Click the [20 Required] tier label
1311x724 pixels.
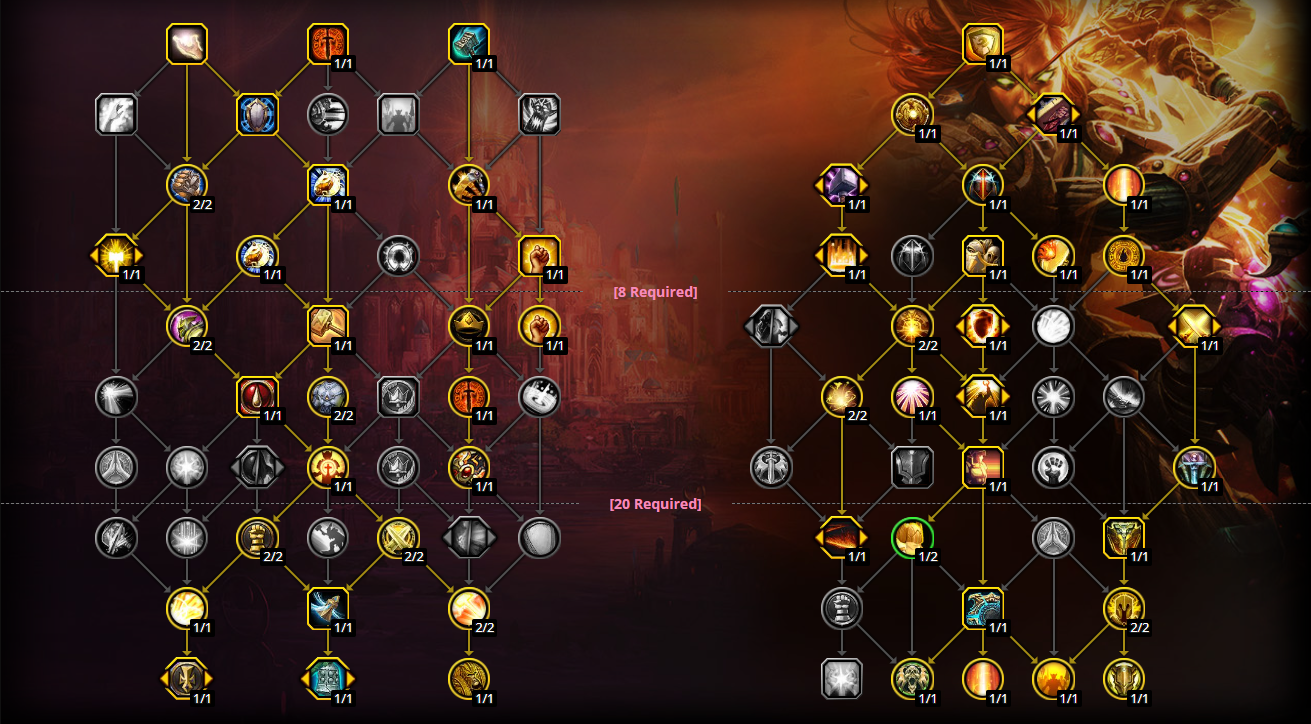[x=655, y=503]
